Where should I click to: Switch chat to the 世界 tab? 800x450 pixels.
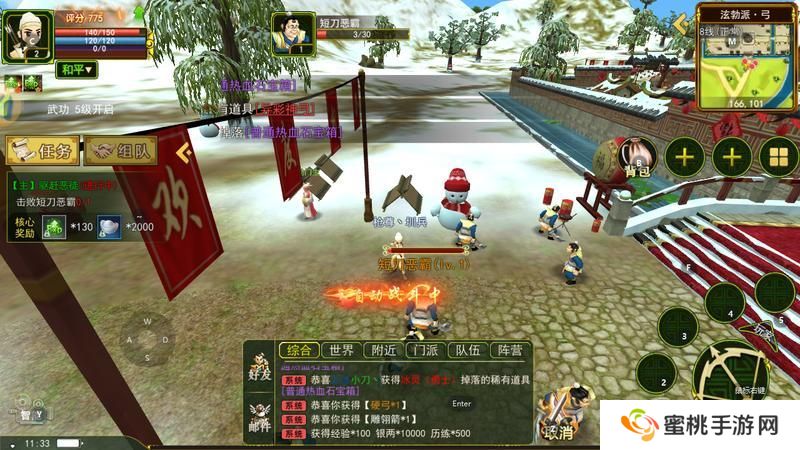(x=342, y=350)
